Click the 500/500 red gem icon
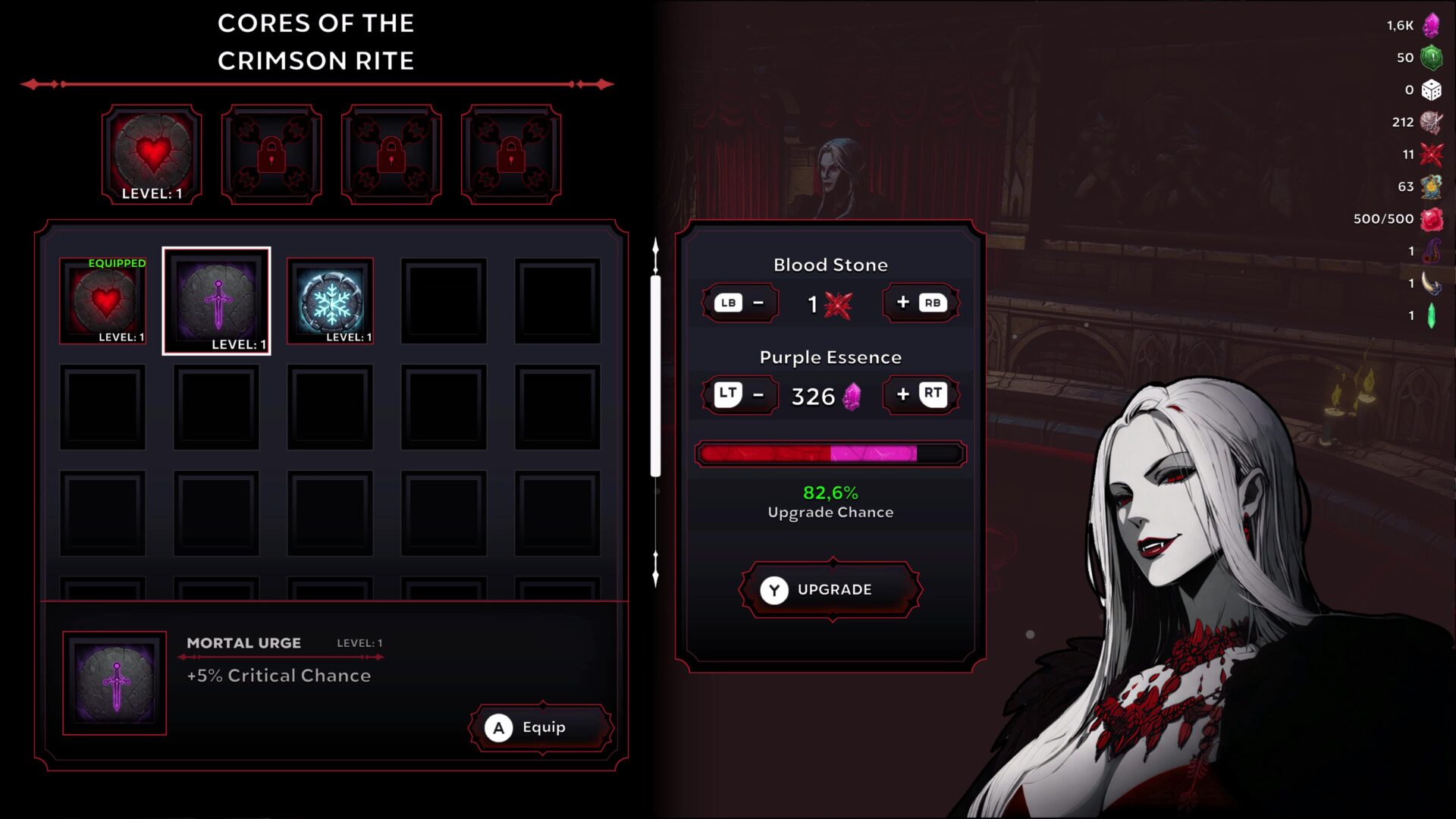Viewport: 1456px width, 819px height. tap(1430, 218)
